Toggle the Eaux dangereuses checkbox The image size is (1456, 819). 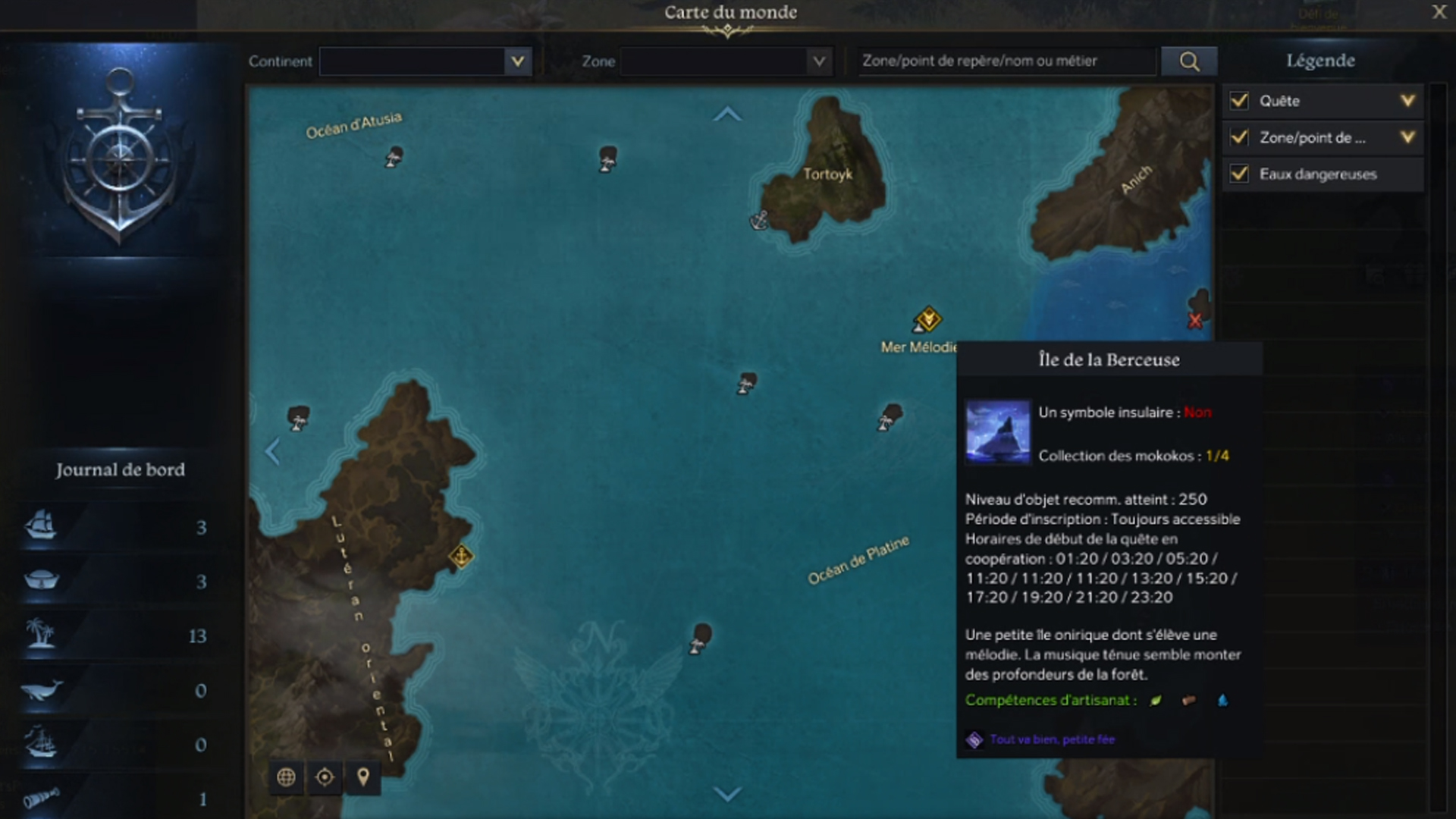(x=1239, y=174)
